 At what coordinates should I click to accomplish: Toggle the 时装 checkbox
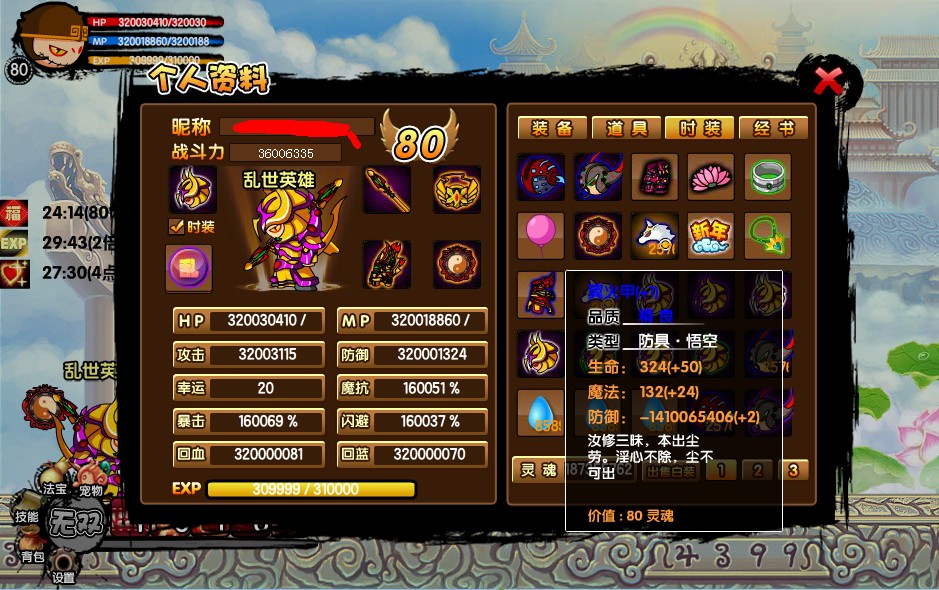click(176, 227)
